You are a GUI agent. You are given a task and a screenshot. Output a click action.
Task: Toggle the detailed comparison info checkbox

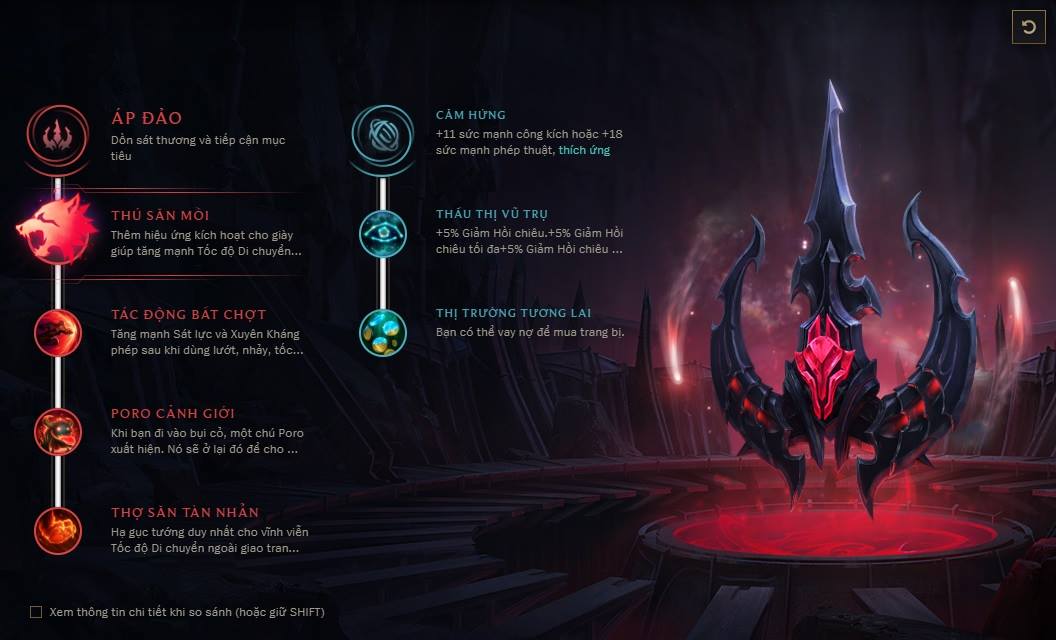36,612
